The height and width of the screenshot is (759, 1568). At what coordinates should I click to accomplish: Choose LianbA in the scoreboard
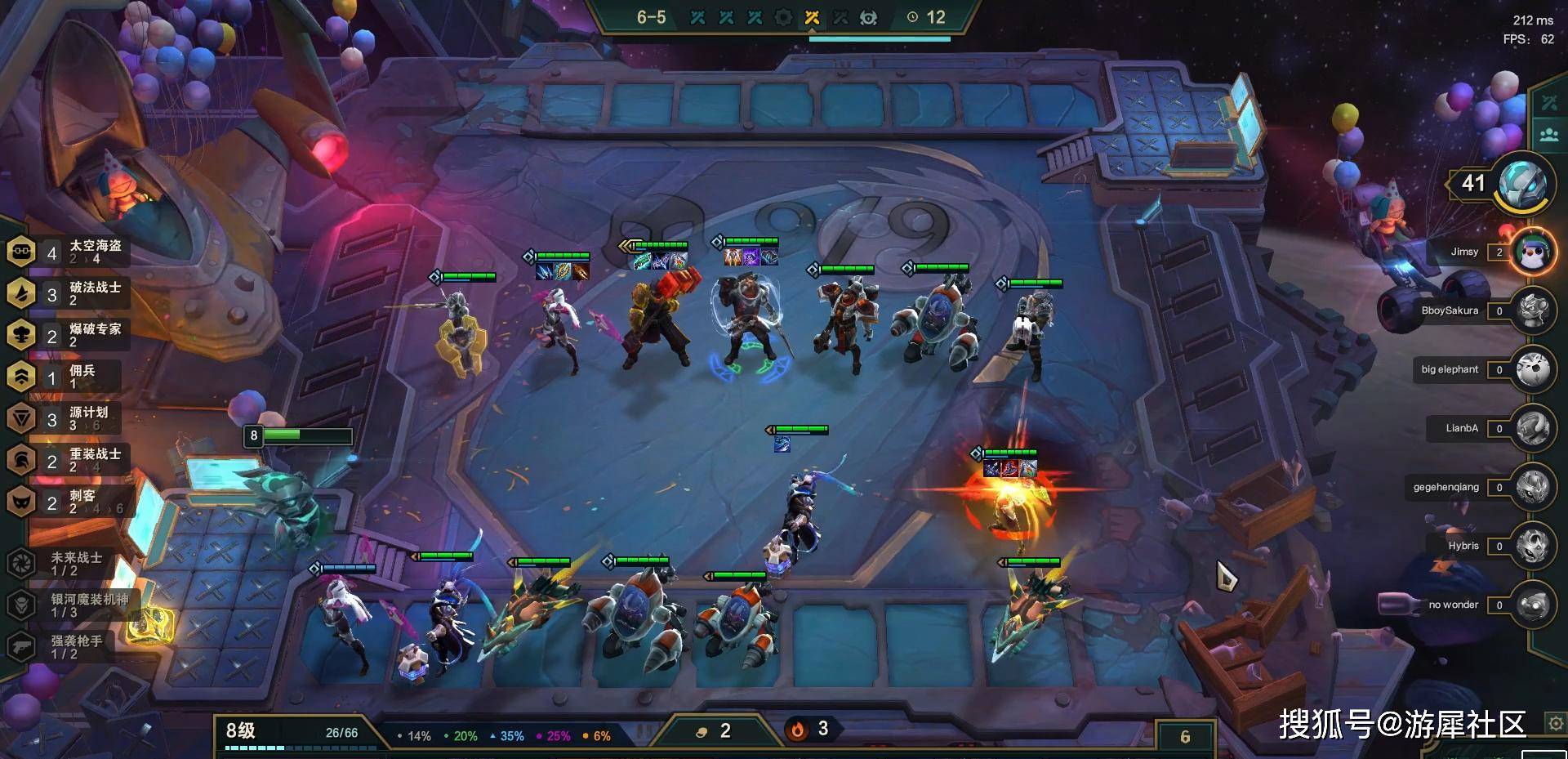click(x=1533, y=428)
